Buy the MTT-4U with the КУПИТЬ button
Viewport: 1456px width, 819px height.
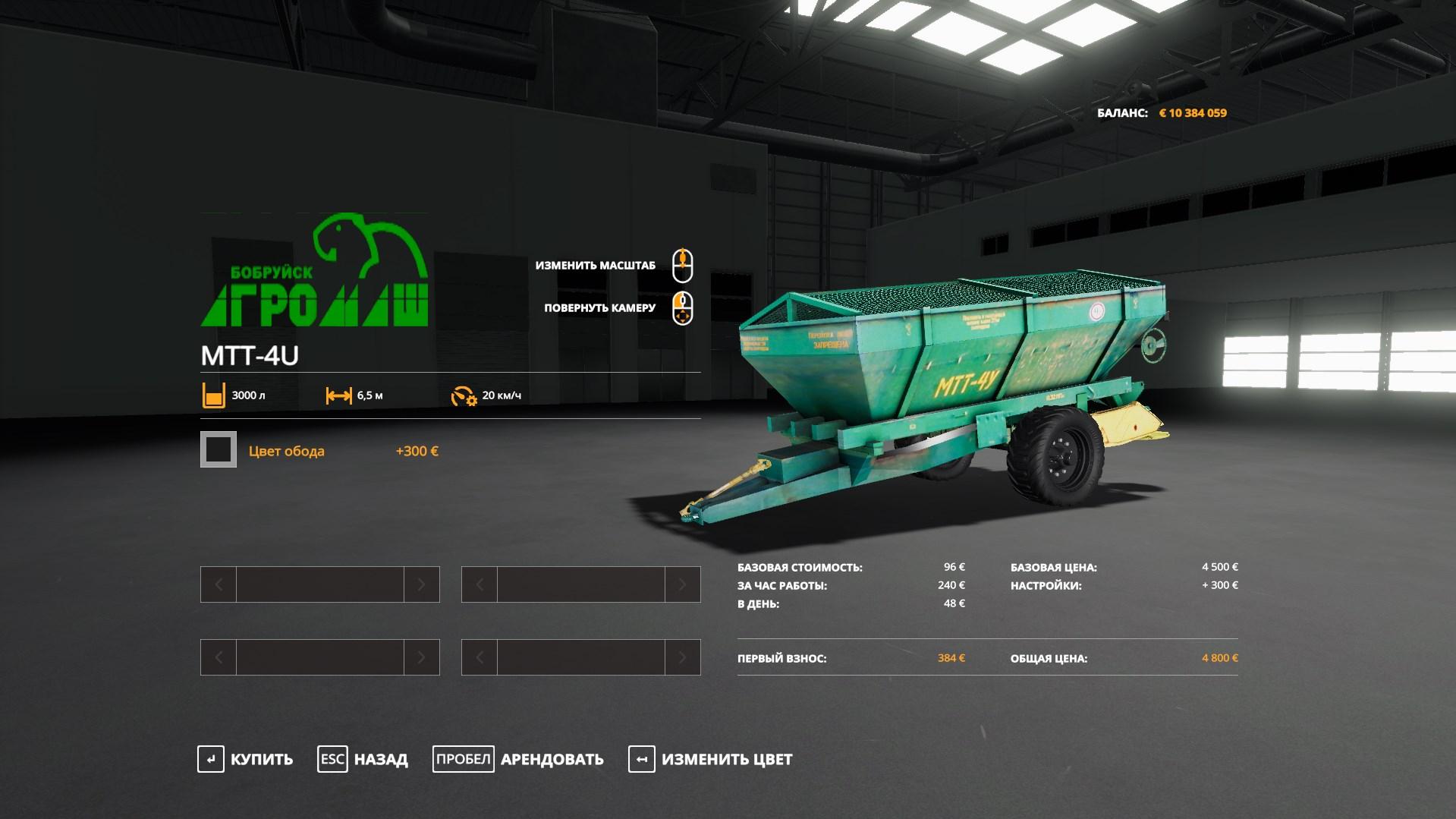coord(246,759)
